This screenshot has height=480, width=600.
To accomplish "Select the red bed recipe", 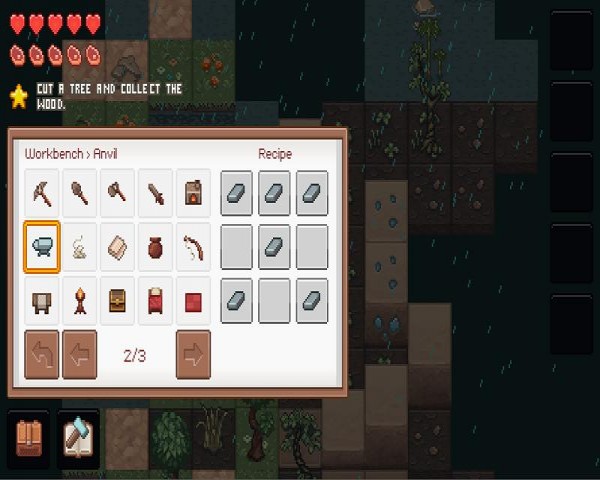I will point(156,301).
